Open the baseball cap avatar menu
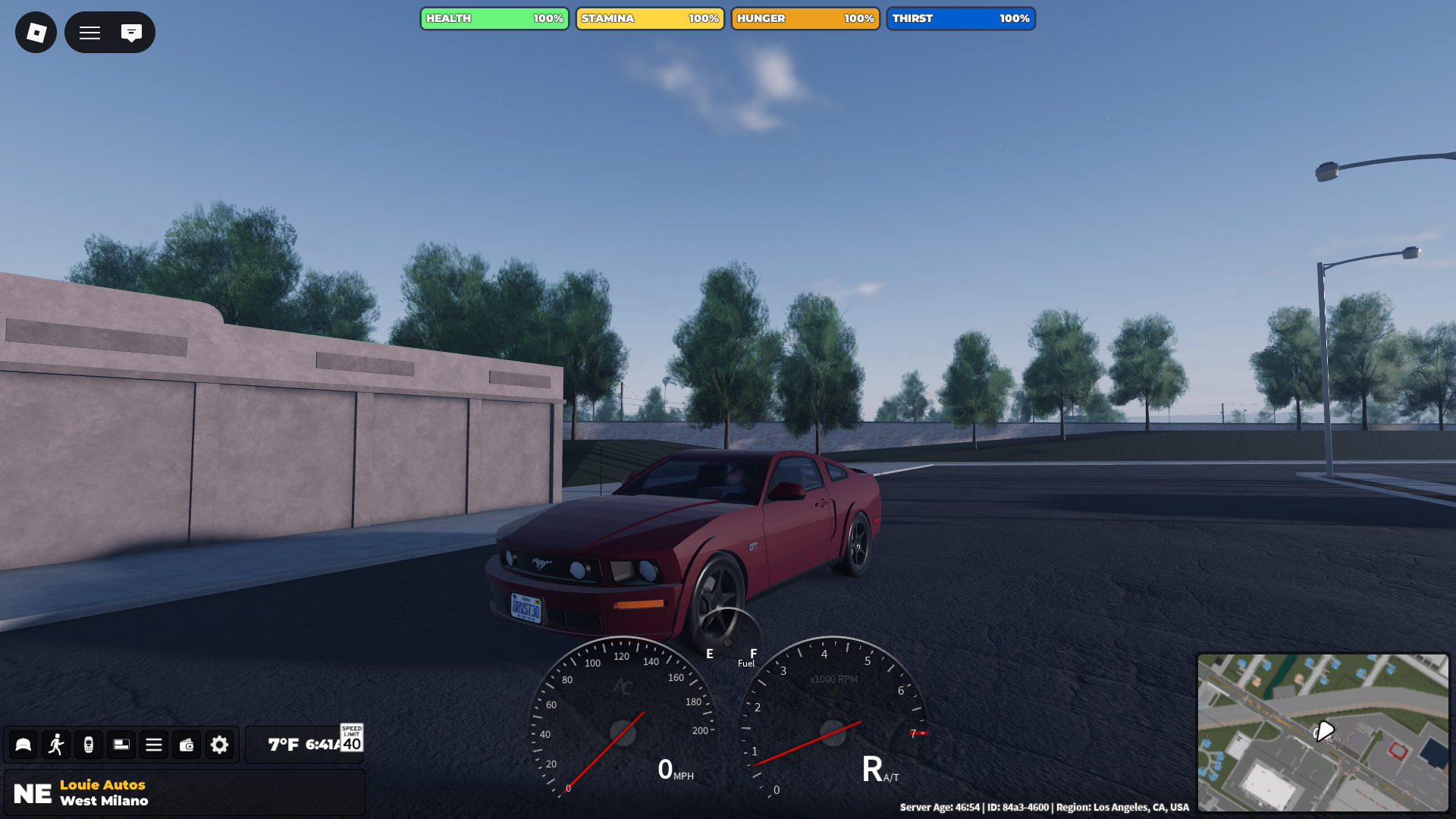This screenshot has width=1456, height=819. 24,745
